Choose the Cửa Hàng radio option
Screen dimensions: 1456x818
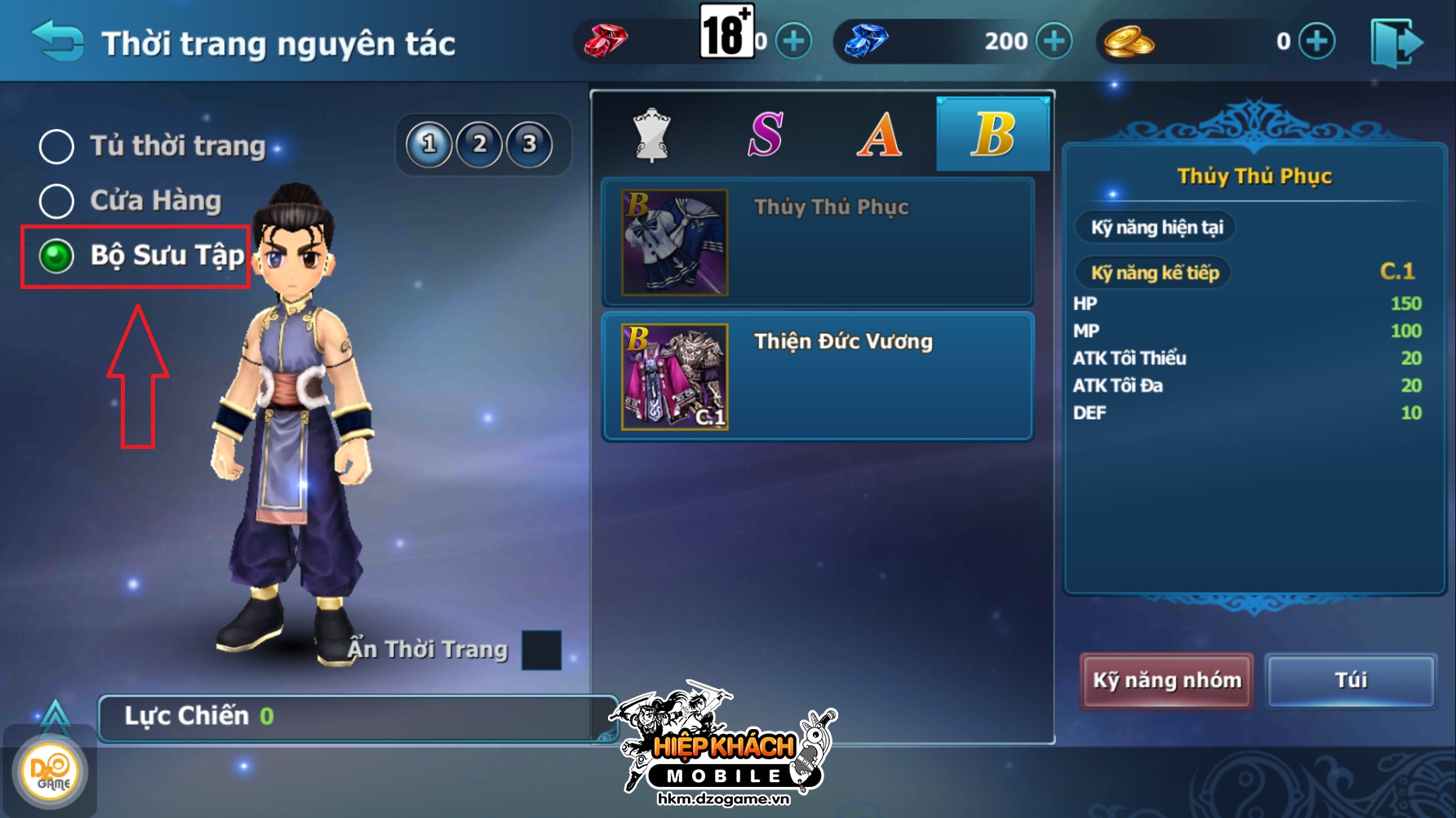coord(57,201)
